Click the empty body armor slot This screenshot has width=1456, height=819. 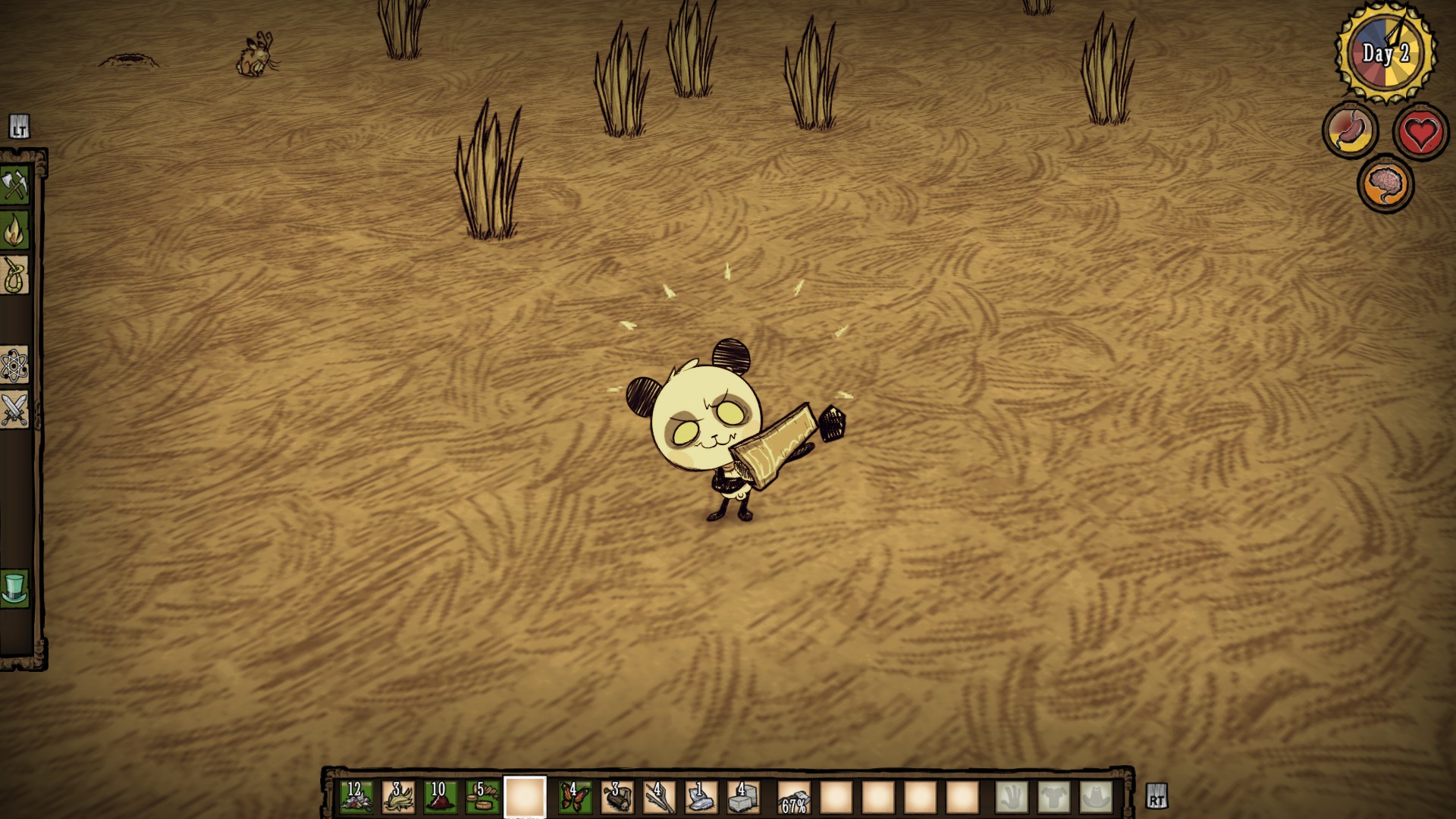point(1054,797)
